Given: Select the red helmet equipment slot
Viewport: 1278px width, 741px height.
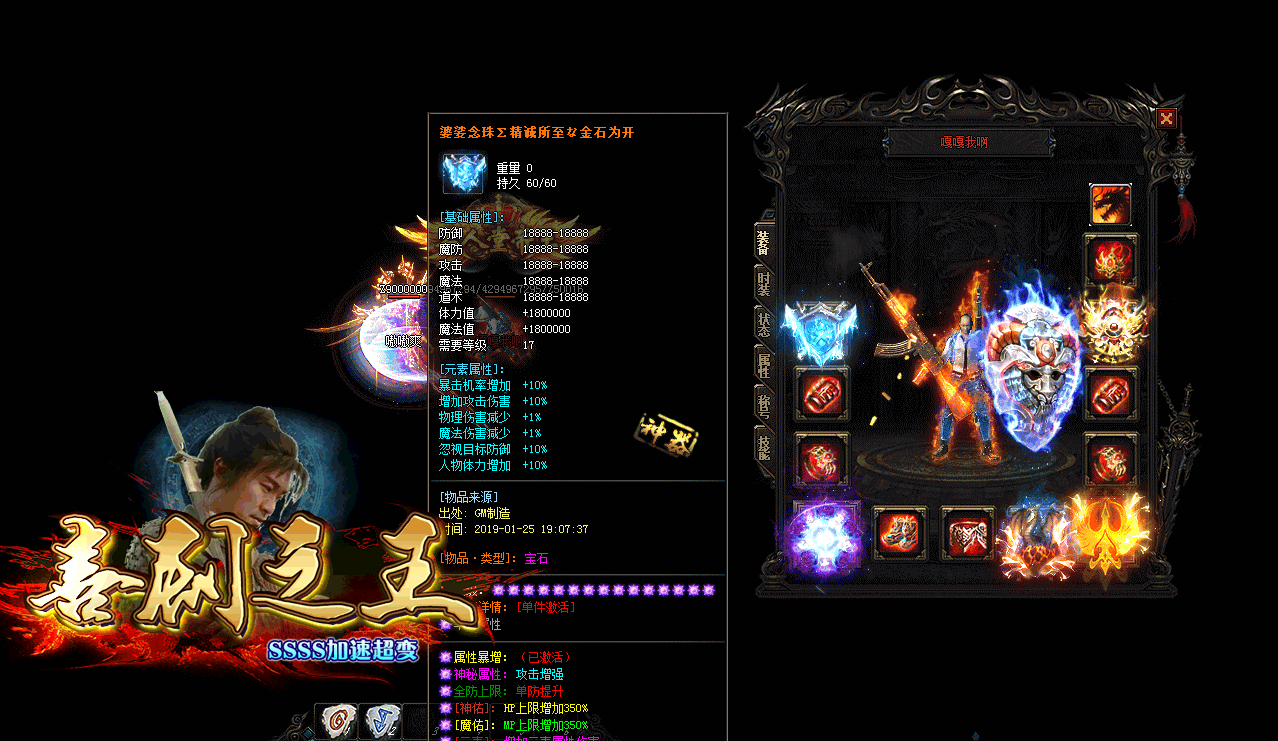Looking at the screenshot, I should 1111,261.
